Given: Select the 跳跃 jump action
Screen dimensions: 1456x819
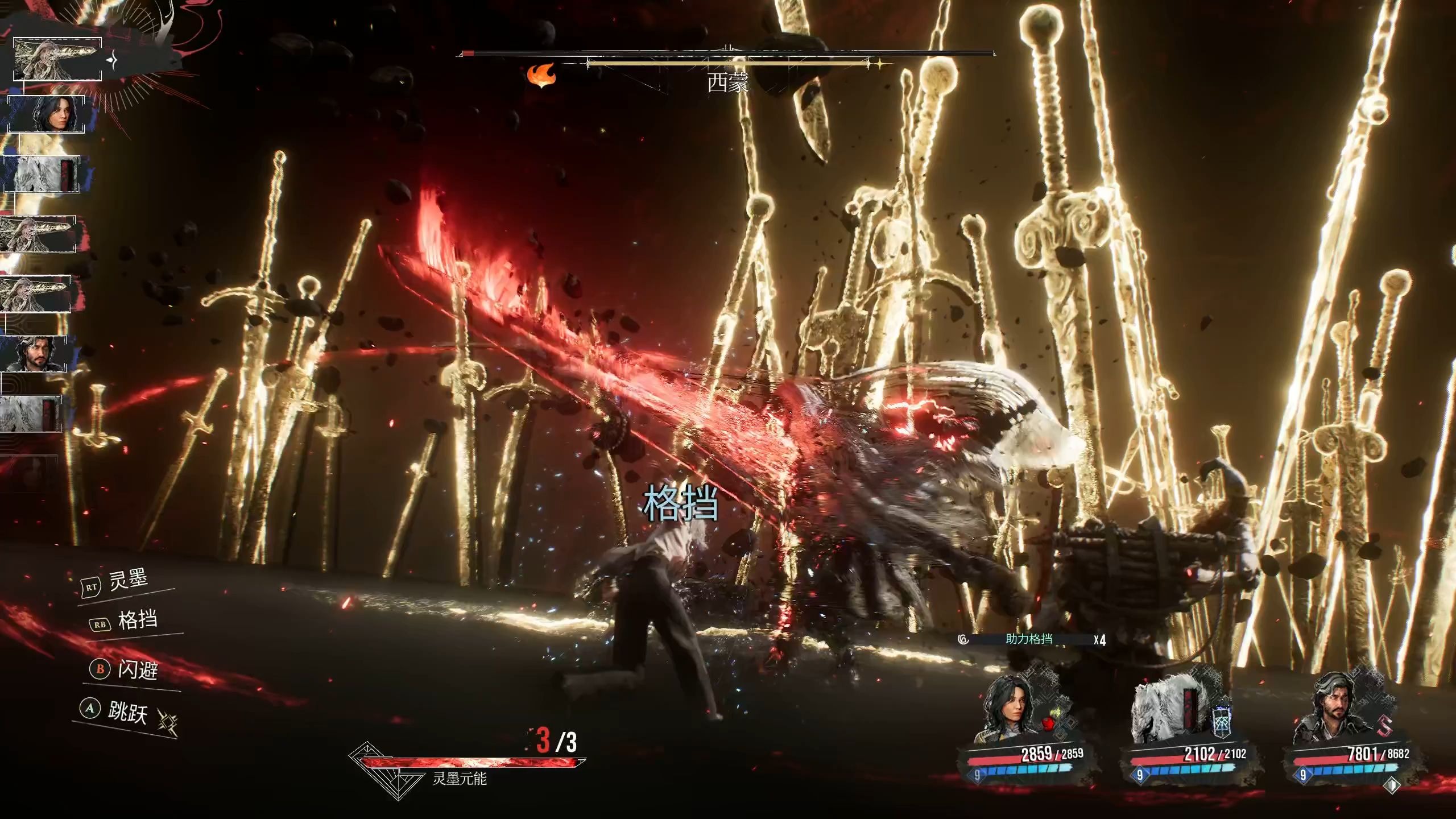Looking at the screenshot, I should 126,711.
